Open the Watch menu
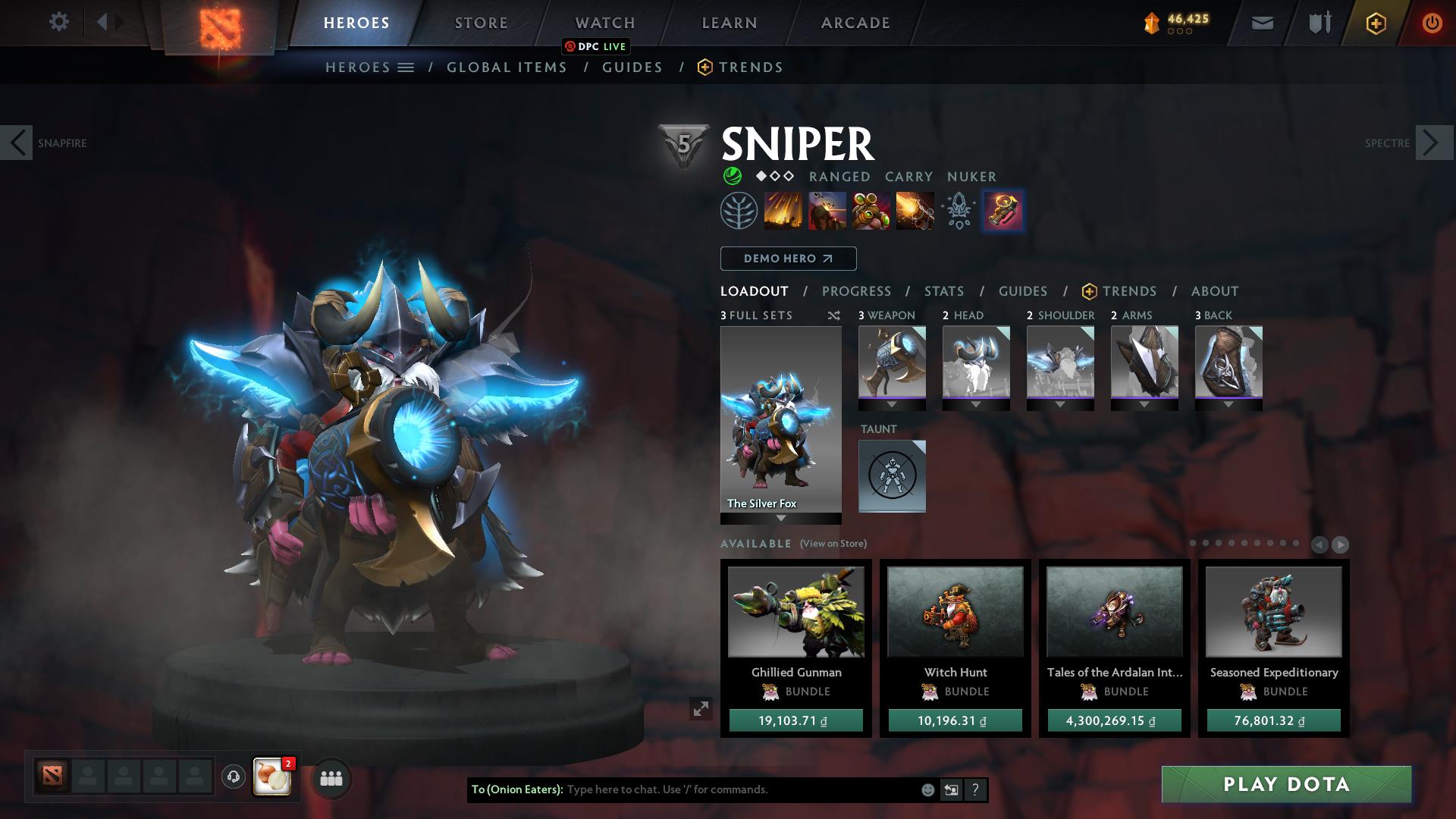 tap(604, 22)
